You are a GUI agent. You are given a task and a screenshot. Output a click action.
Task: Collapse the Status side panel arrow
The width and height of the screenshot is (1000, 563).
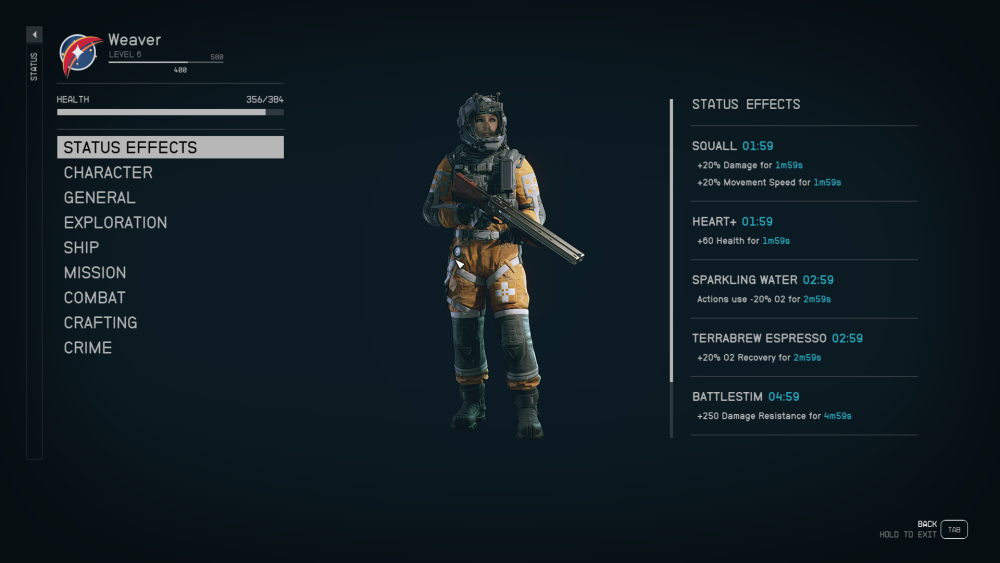click(x=34, y=35)
